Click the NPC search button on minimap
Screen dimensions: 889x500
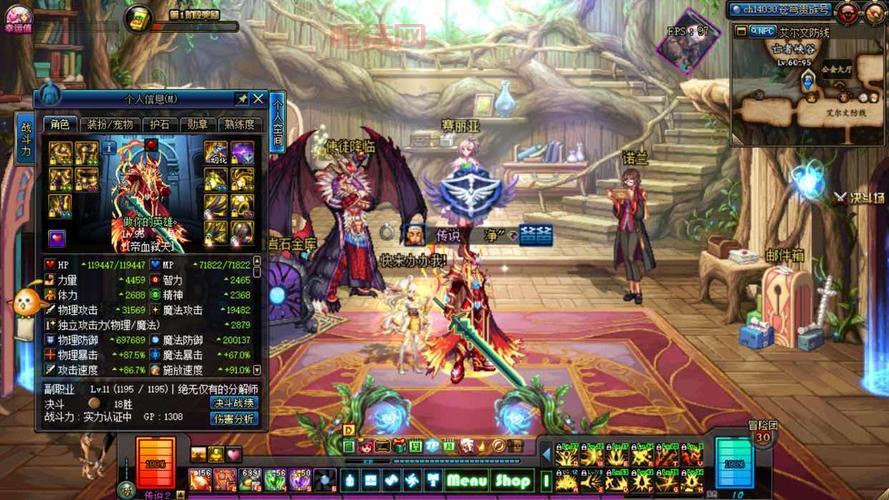[762, 32]
